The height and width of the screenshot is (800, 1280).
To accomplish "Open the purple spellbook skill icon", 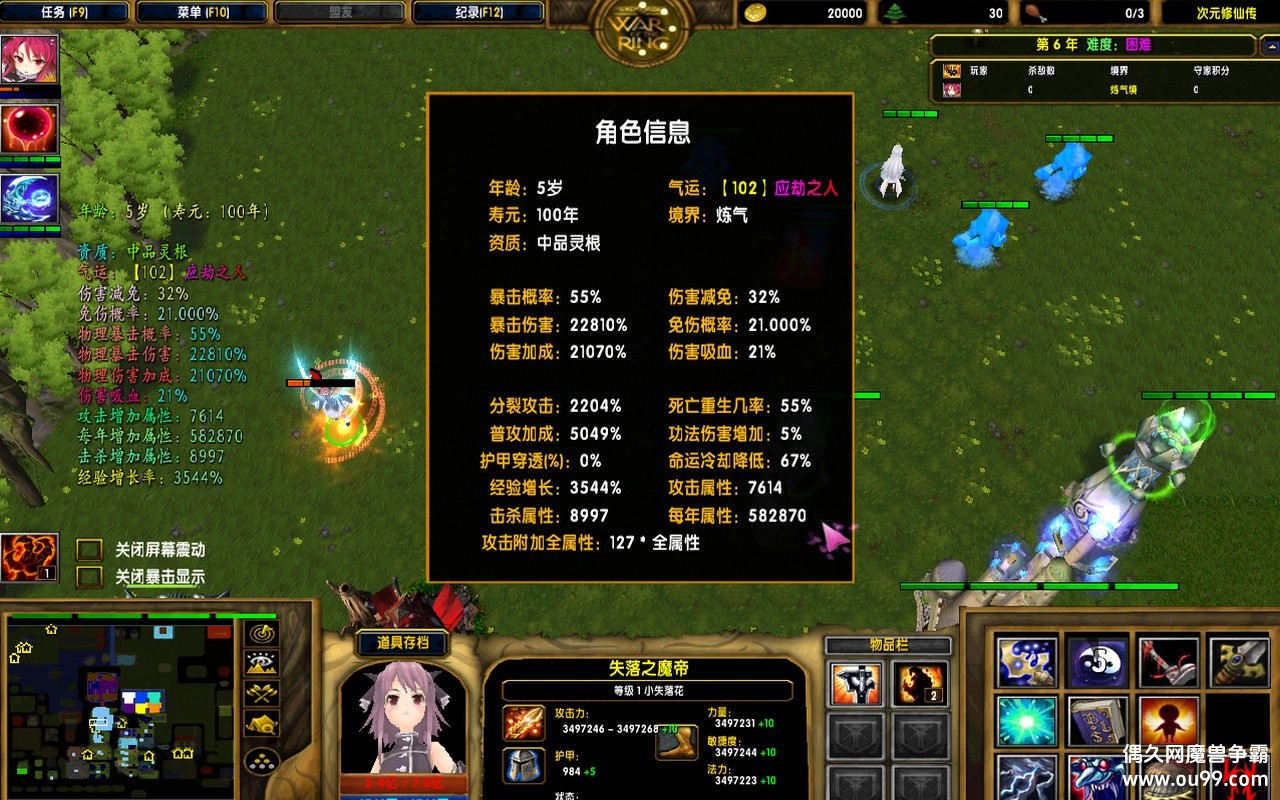I will pyautogui.click(x=1095, y=722).
